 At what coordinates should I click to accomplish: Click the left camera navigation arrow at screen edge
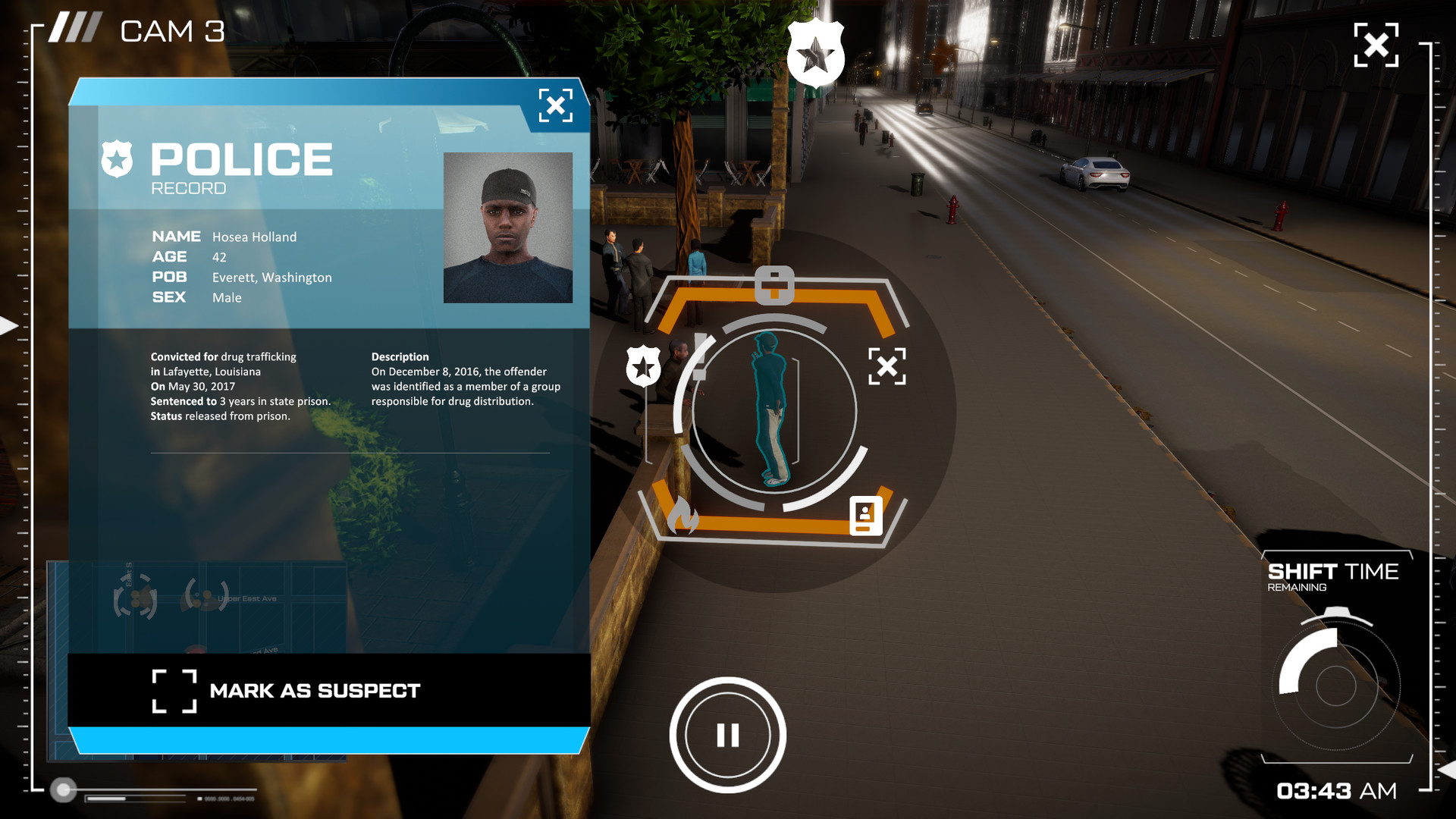click(6, 326)
